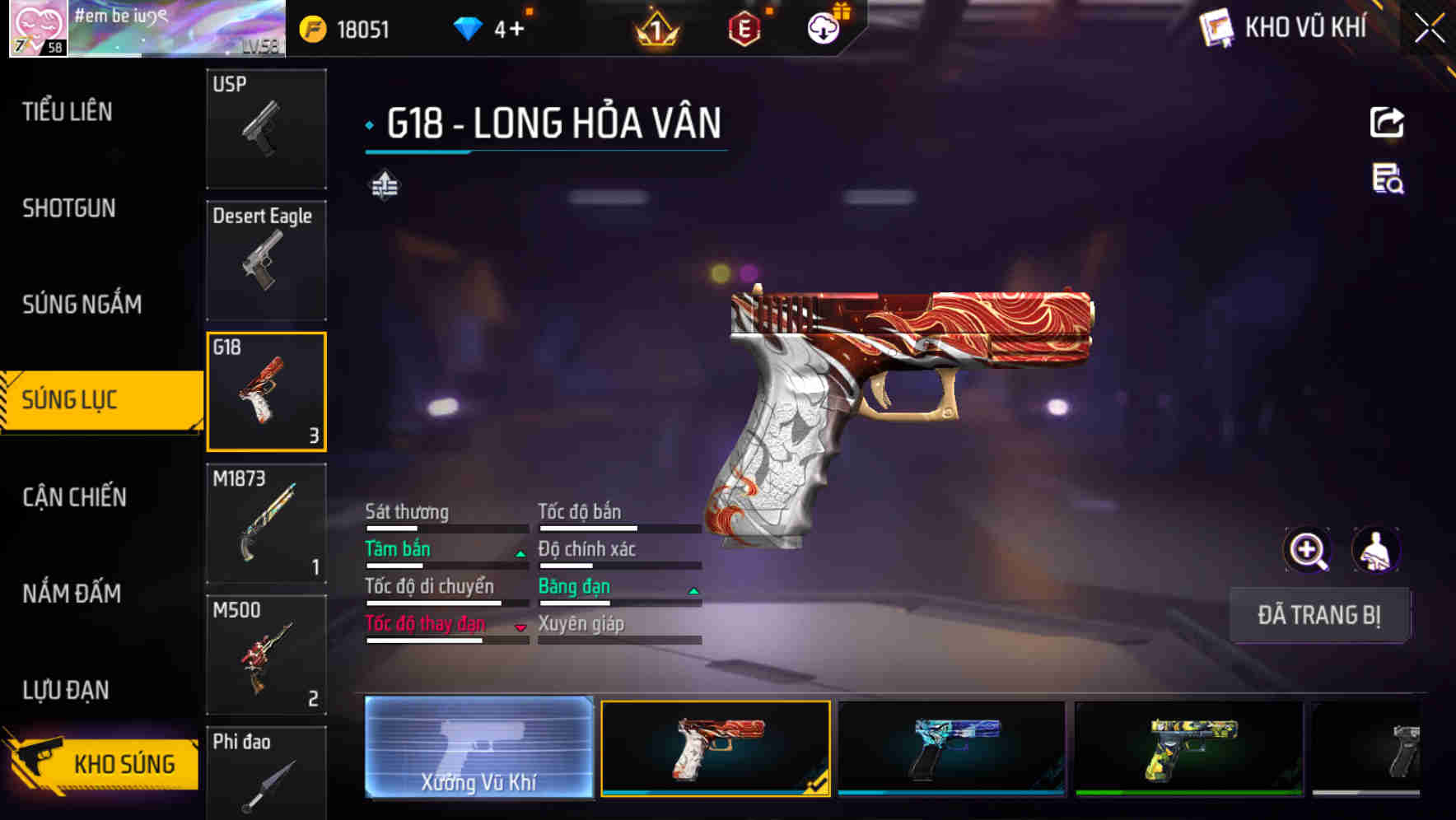Close the weapon armory screen
1456x820 pixels.
(x=1430, y=29)
